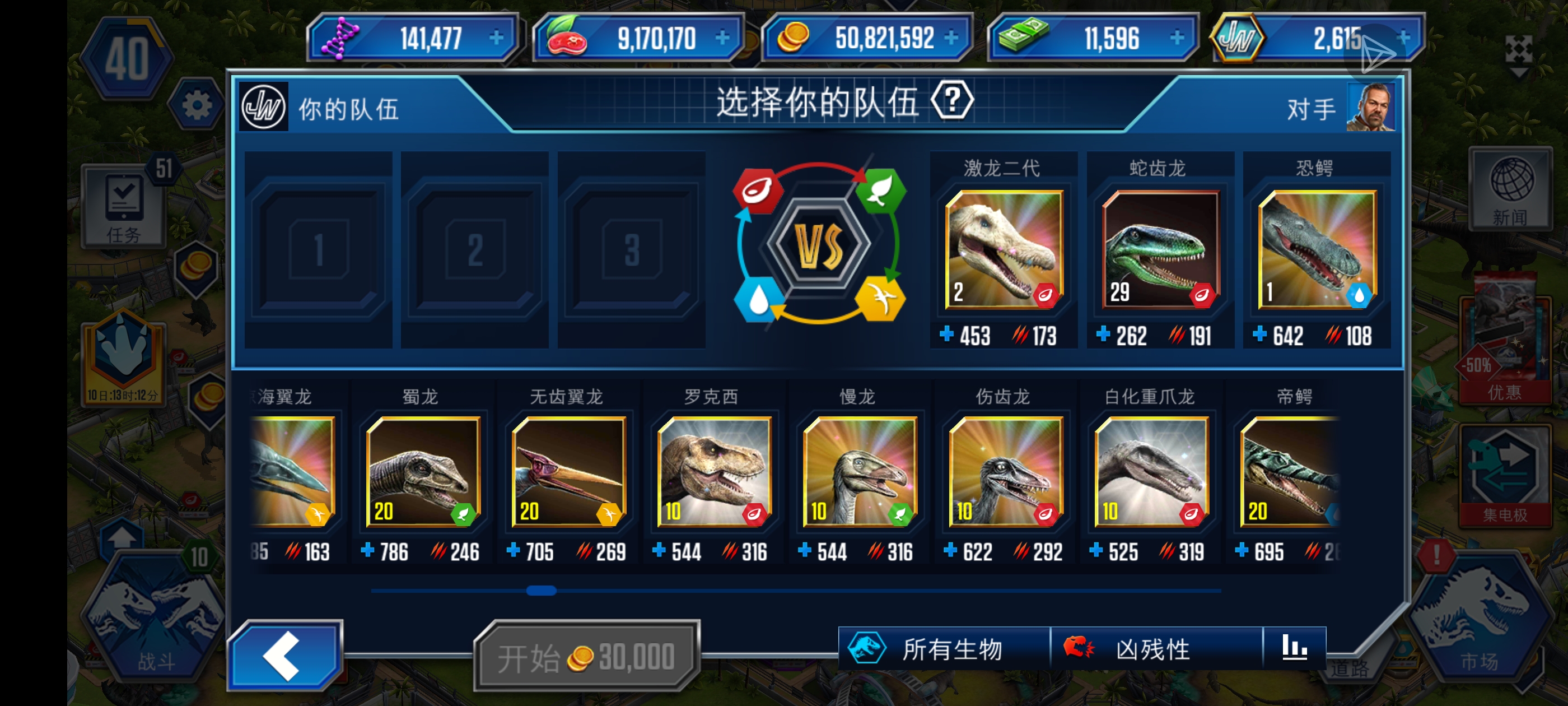Open the bar chart stats button
The height and width of the screenshot is (706, 1568).
(x=1294, y=648)
